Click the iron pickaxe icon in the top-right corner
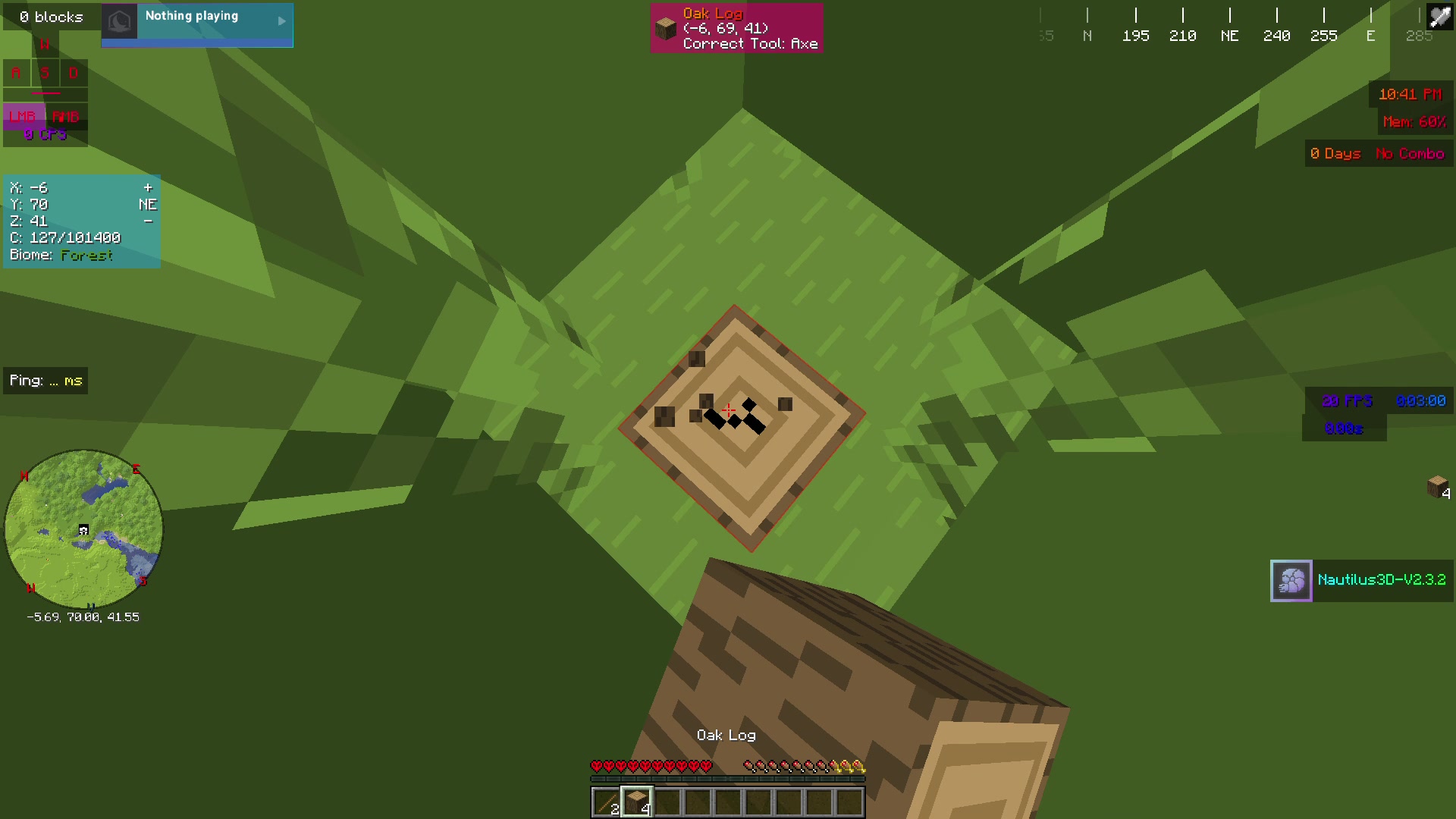The height and width of the screenshot is (819, 1456). point(1439,16)
